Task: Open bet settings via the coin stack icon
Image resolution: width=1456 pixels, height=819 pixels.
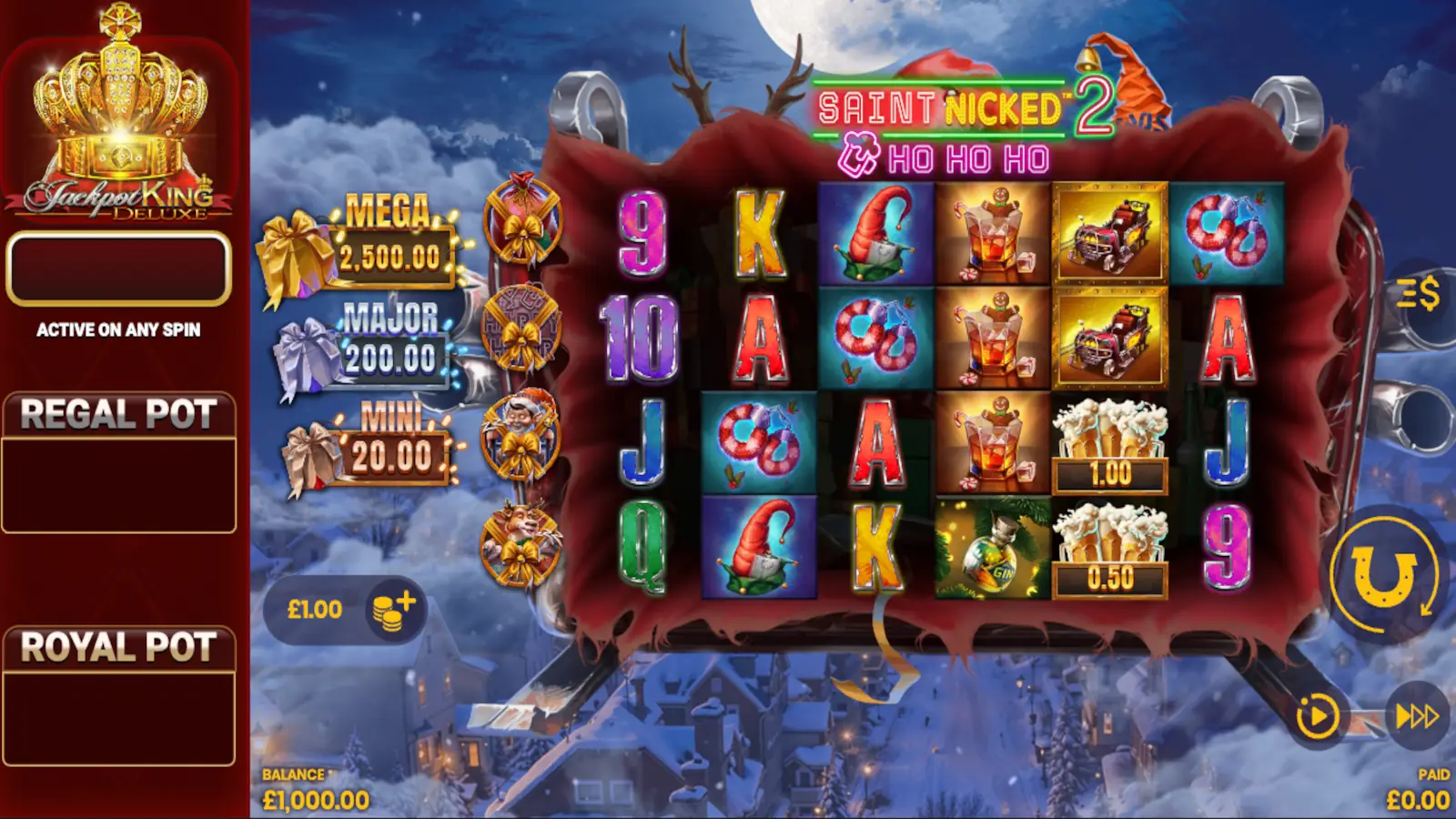Action: [395, 610]
